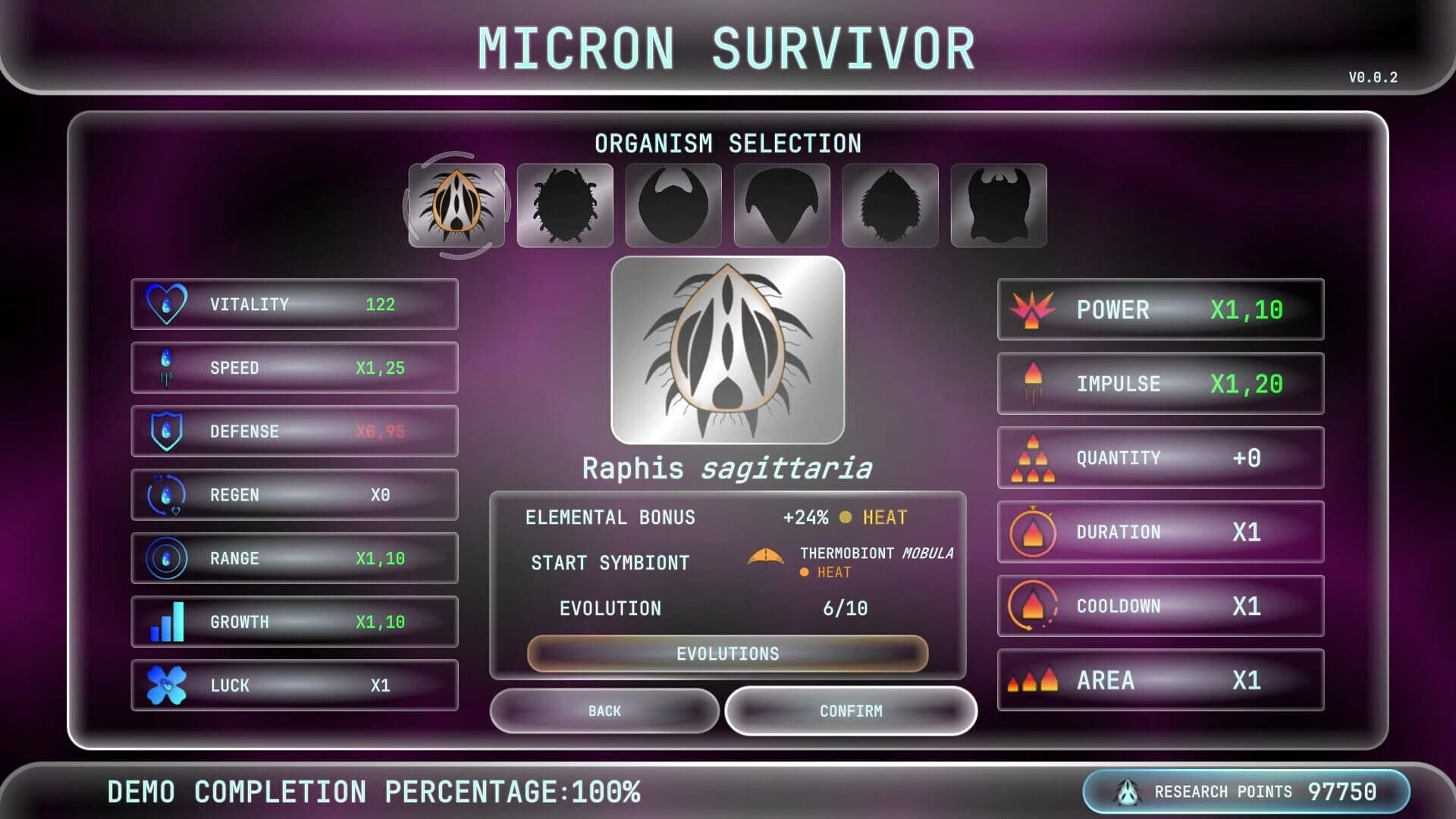Click the Regen stat icon
The width and height of the screenshot is (1456, 819).
point(167,495)
